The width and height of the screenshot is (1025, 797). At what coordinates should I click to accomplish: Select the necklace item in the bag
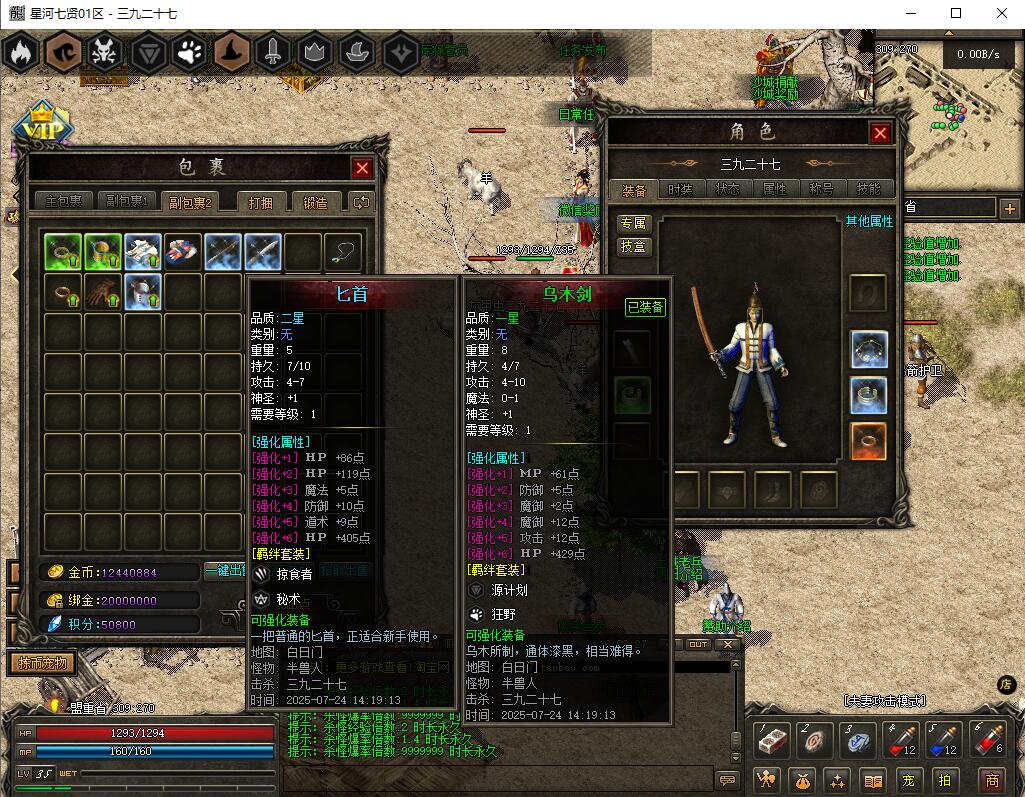pyautogui.click(x=343, y=252)
